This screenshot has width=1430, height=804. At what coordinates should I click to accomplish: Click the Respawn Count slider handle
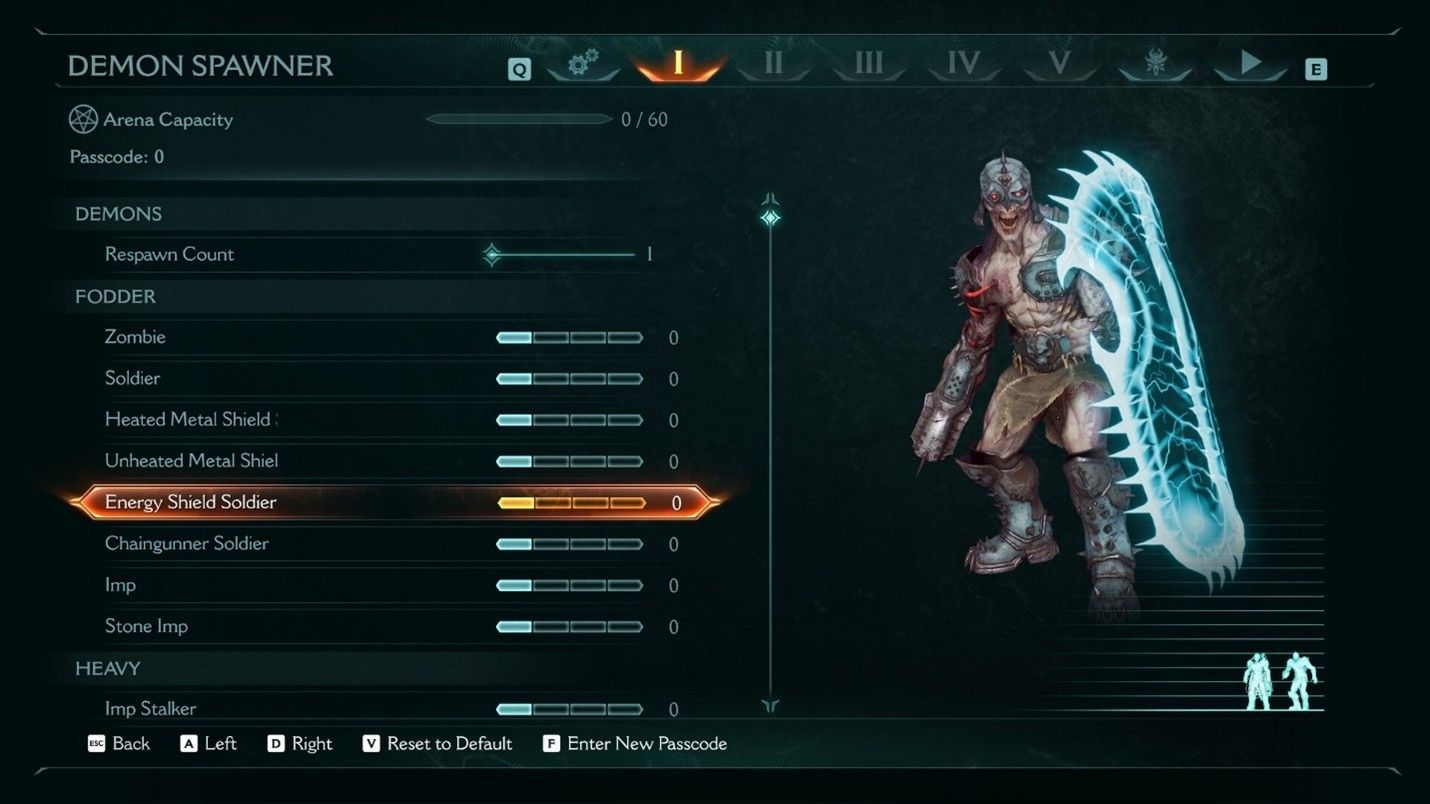pos(492,255)
